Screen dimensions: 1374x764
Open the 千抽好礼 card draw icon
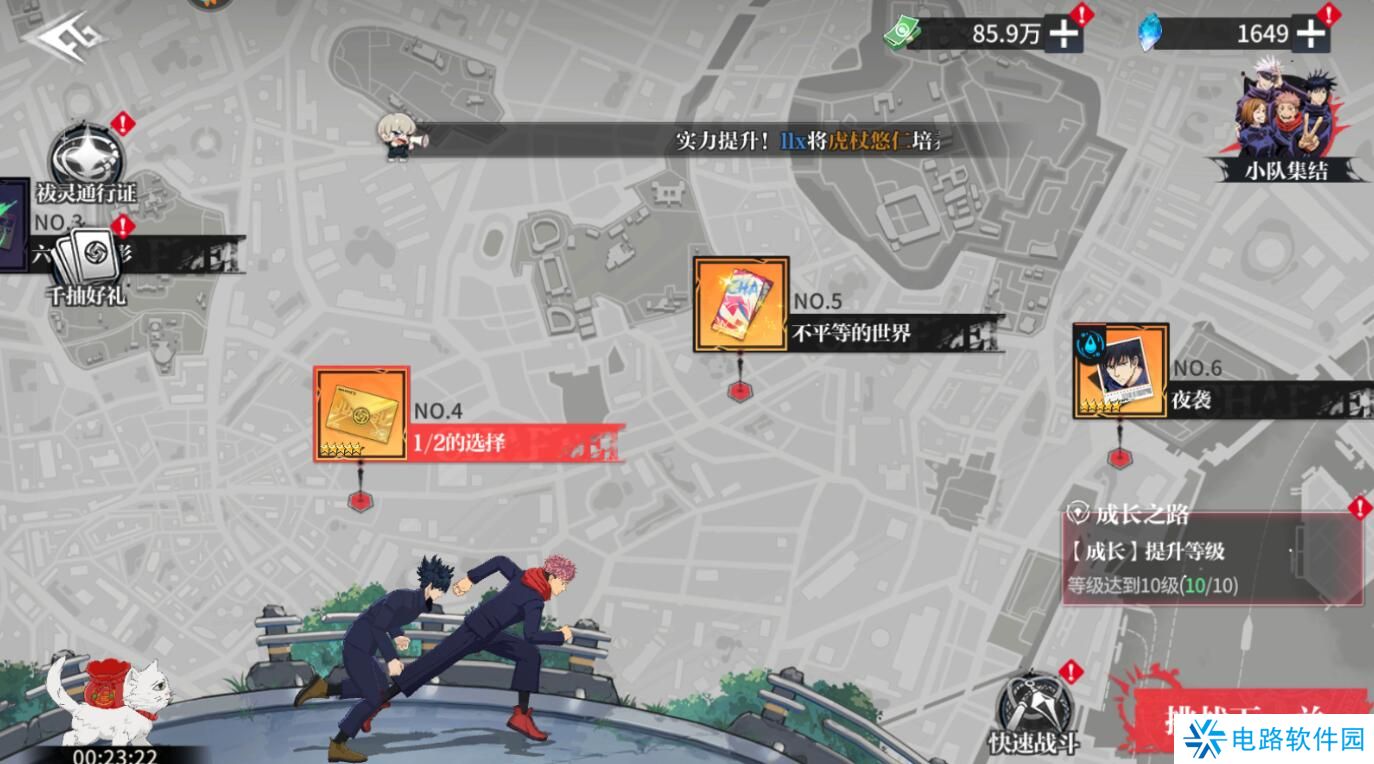[x=88, y=258]
